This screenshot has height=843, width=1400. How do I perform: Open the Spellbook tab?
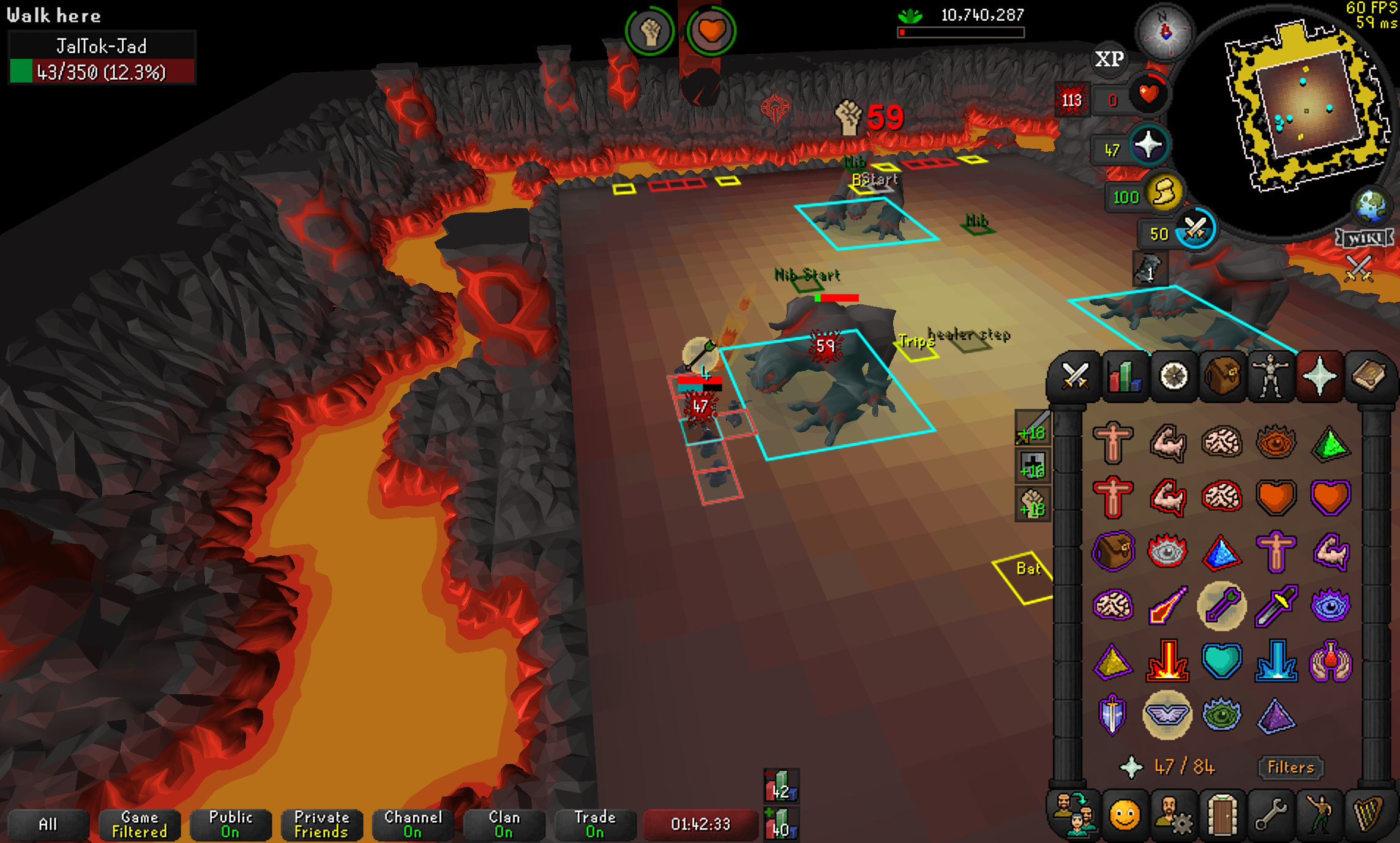[1369, 376]
